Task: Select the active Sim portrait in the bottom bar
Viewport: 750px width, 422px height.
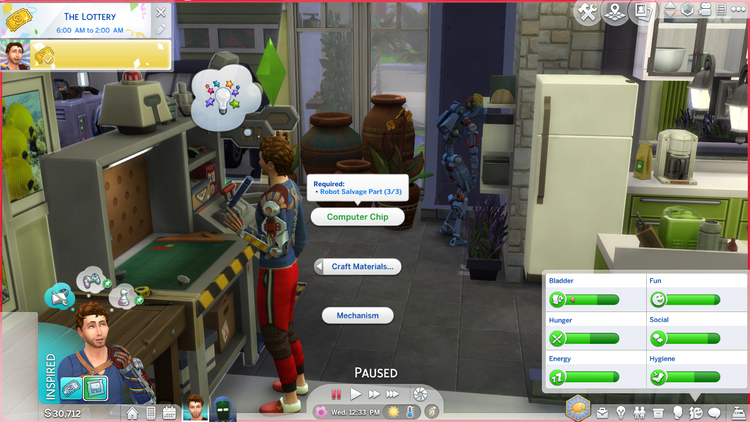Action: point(196,408)
